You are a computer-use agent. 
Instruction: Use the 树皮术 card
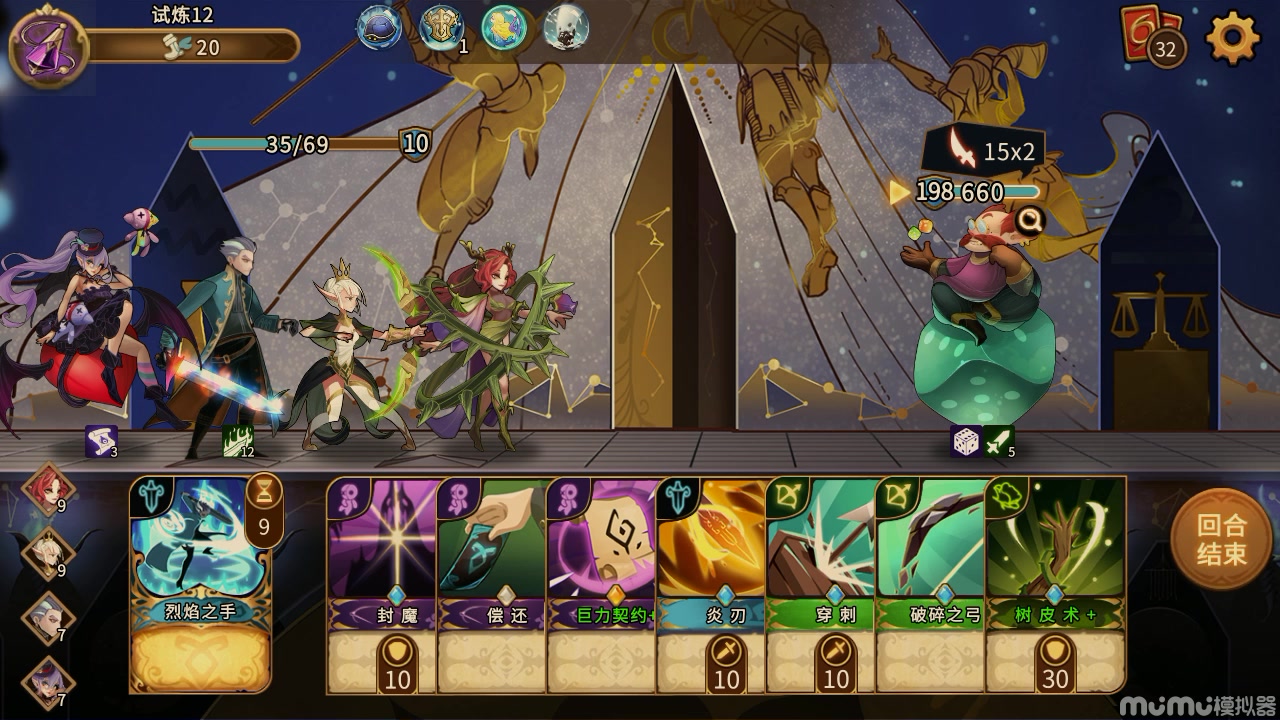[1055, 584]
